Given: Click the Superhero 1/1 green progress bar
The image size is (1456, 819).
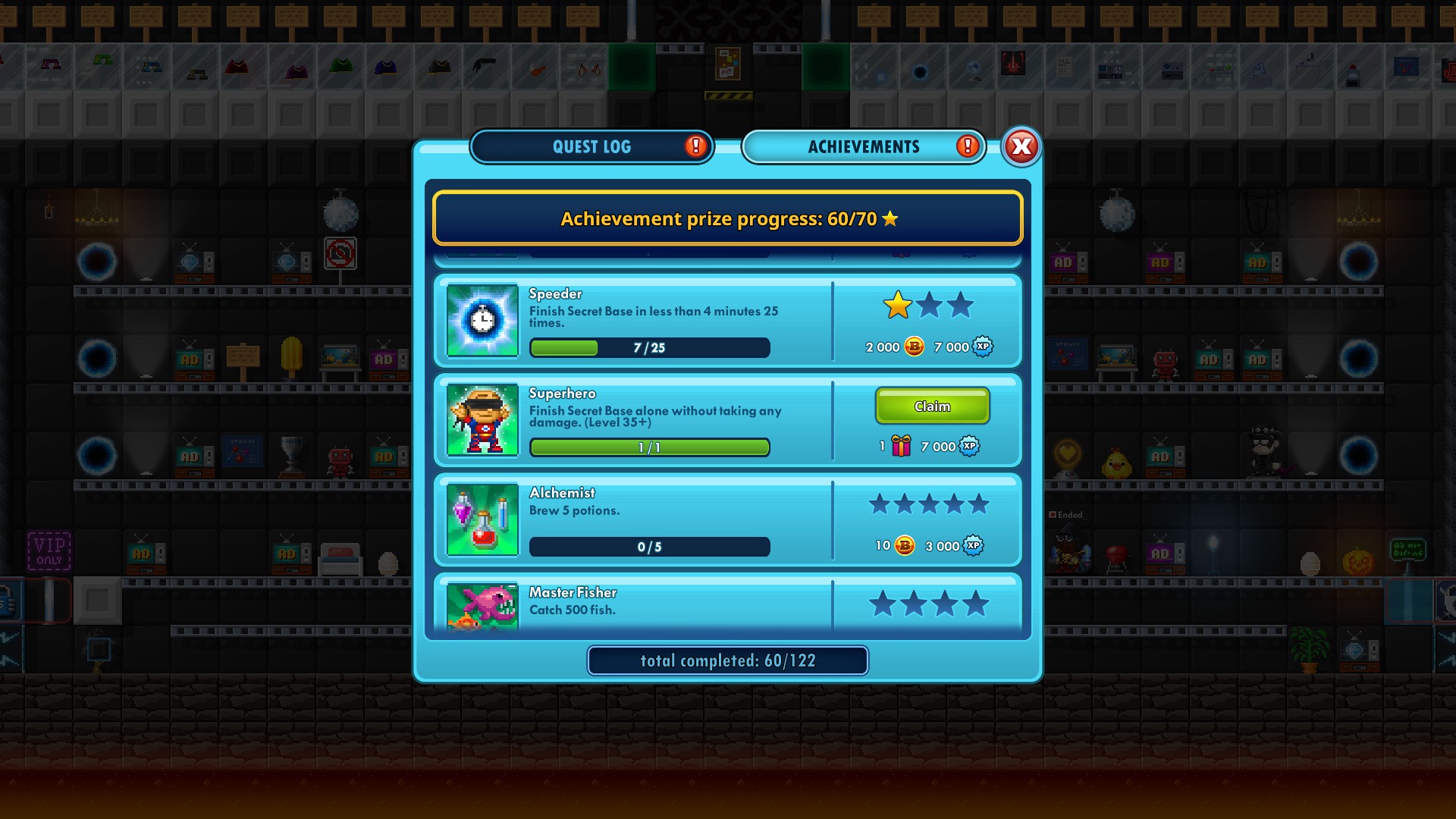Looking at the screenshot, I should click(x=649, y=447).
